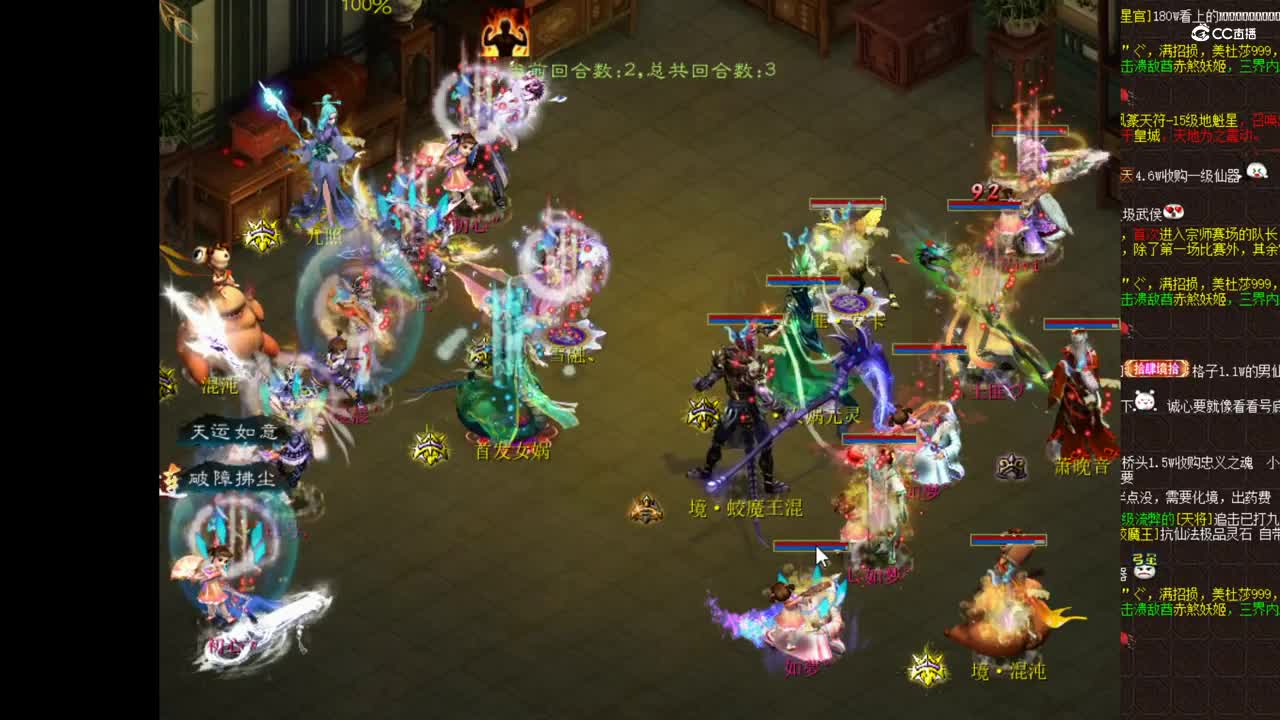Select the golden winged emblem beside 首发女娲
Viewport: 1280px width, 720px height.
[428, 452]
